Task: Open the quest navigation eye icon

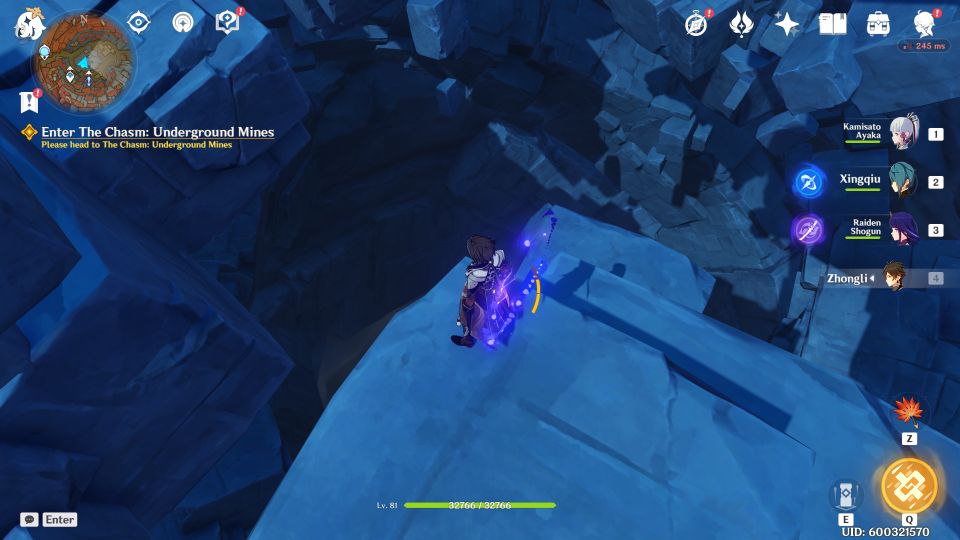Action: click(x=138, y=23)
